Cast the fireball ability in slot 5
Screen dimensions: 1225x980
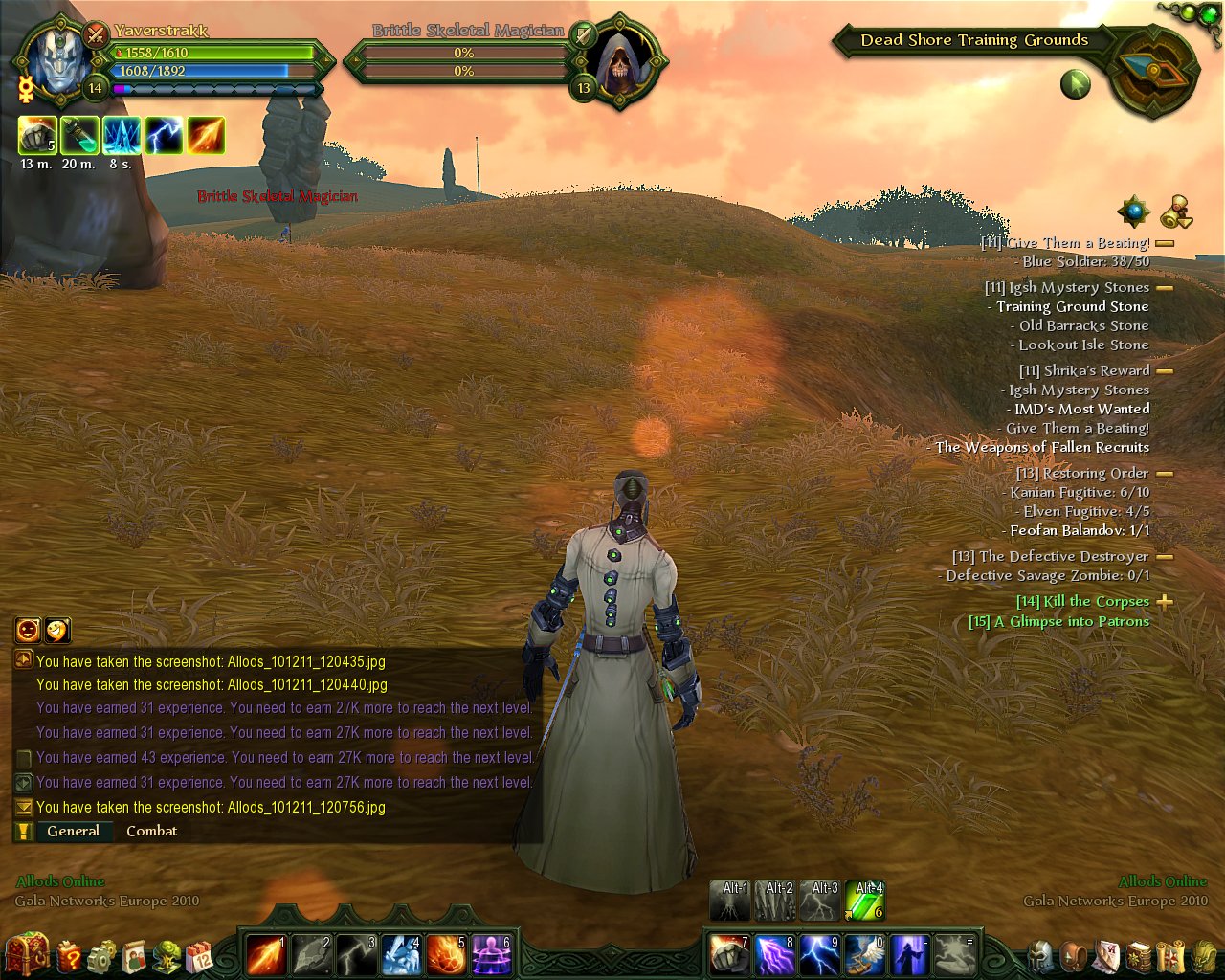point(446,955)
